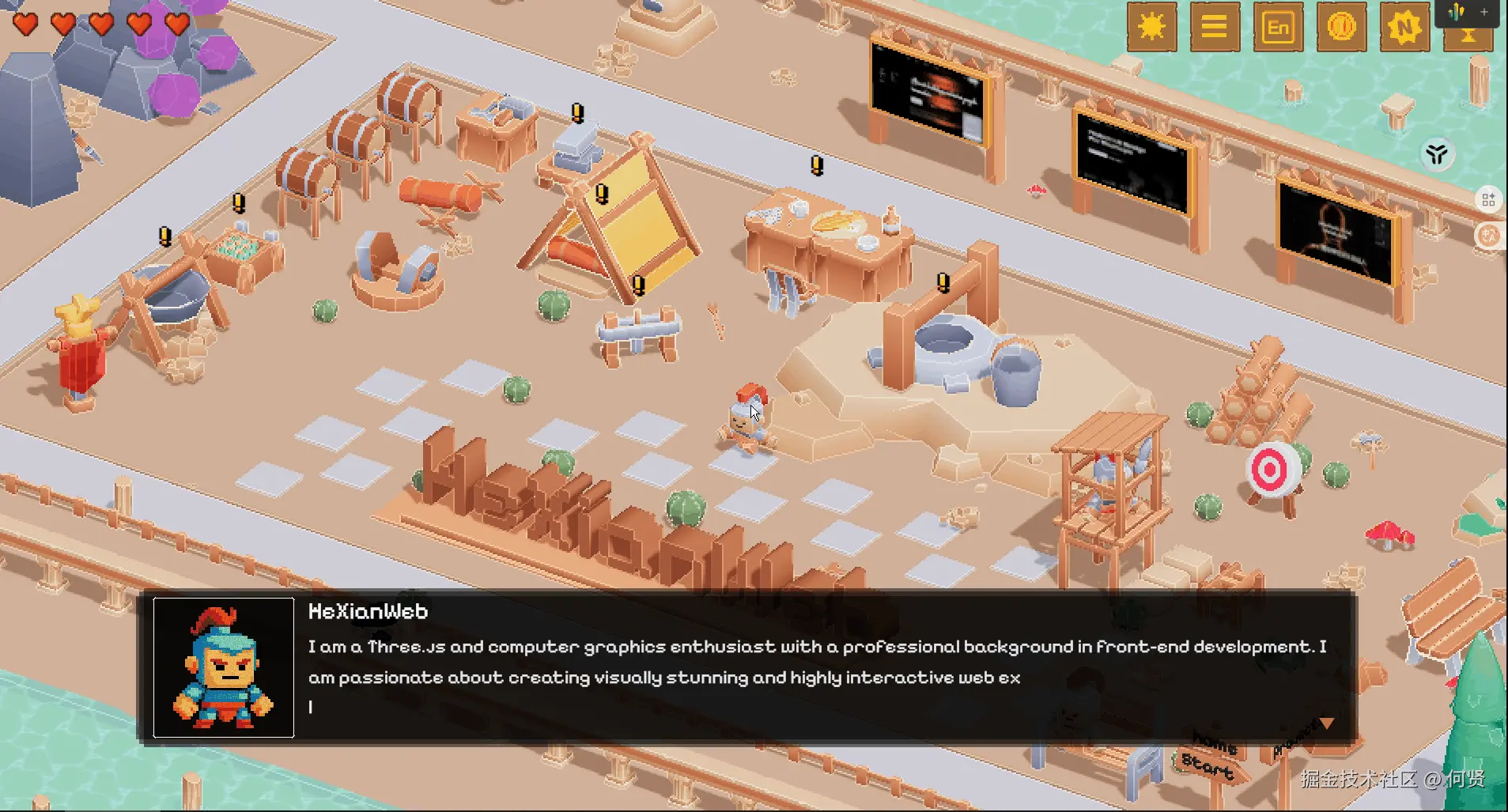Screen dimensions: 1508x812
Task: Click the green crystal overlay icon
Action: pos(1456,12)
